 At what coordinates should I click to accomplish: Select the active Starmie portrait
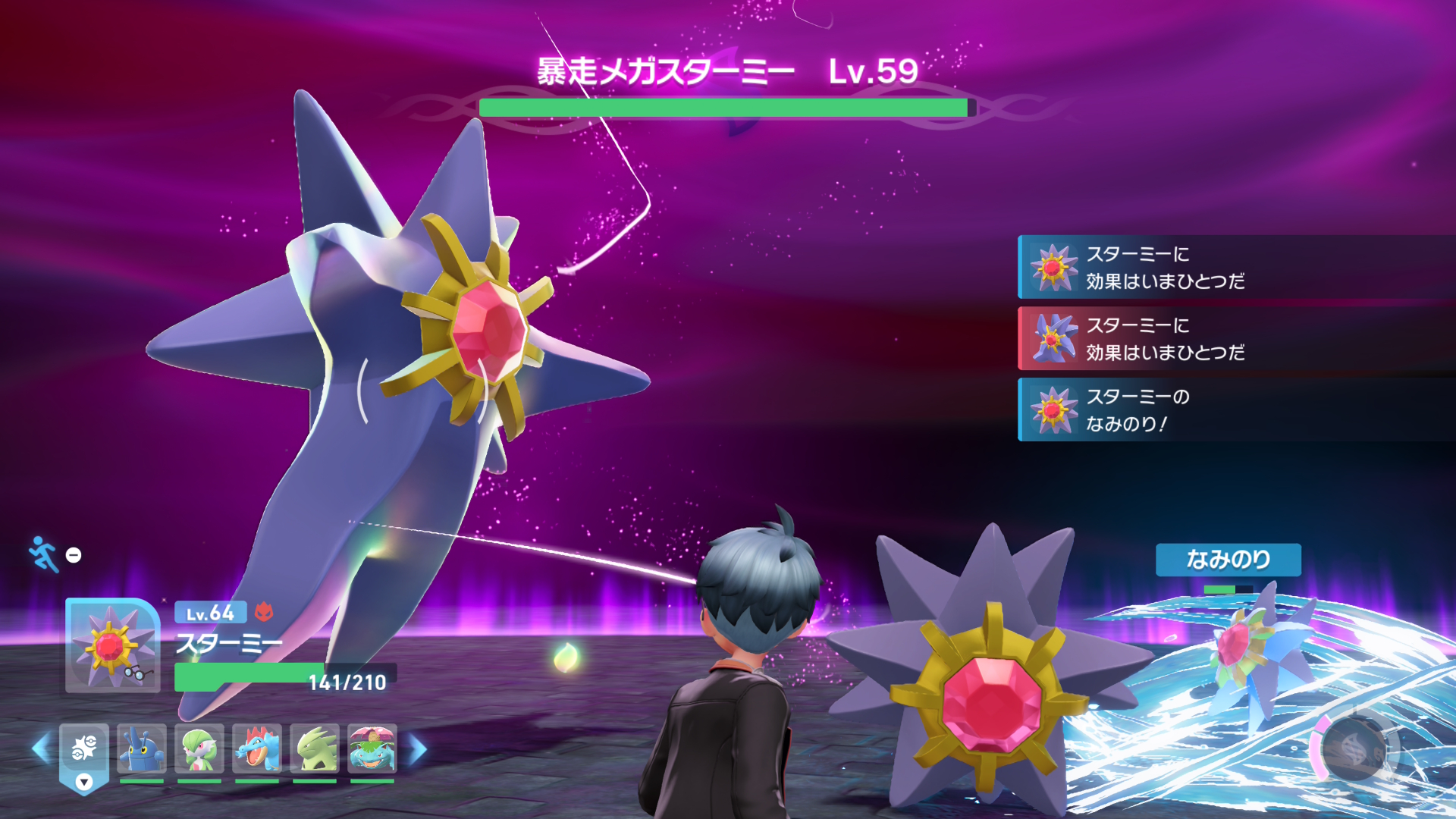pos(112,645)
